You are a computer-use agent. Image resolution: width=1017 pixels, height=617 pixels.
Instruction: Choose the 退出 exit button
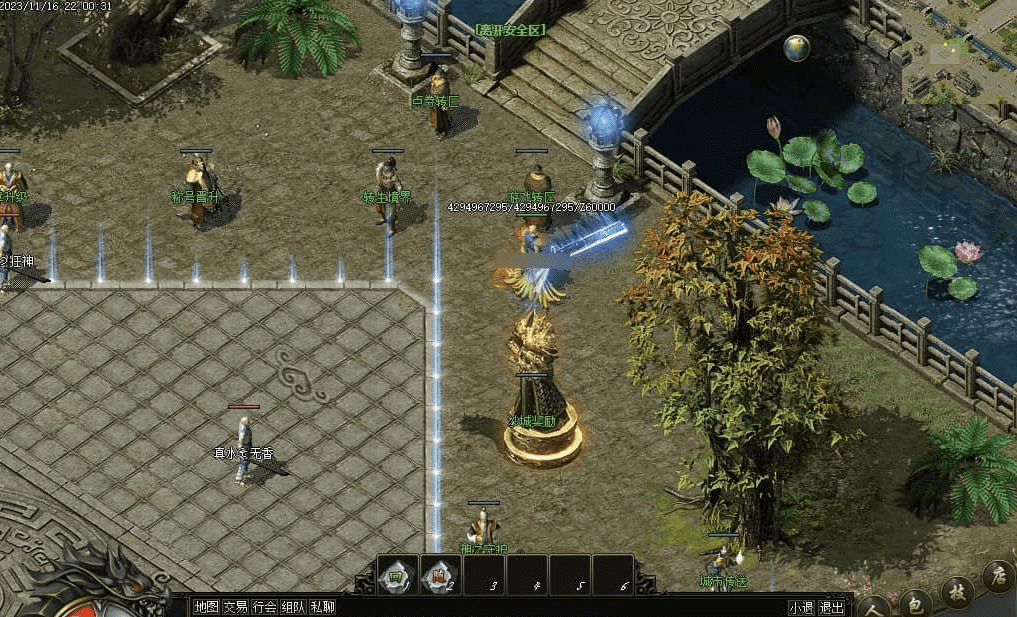pyautogui.click(x=831, y=606)
